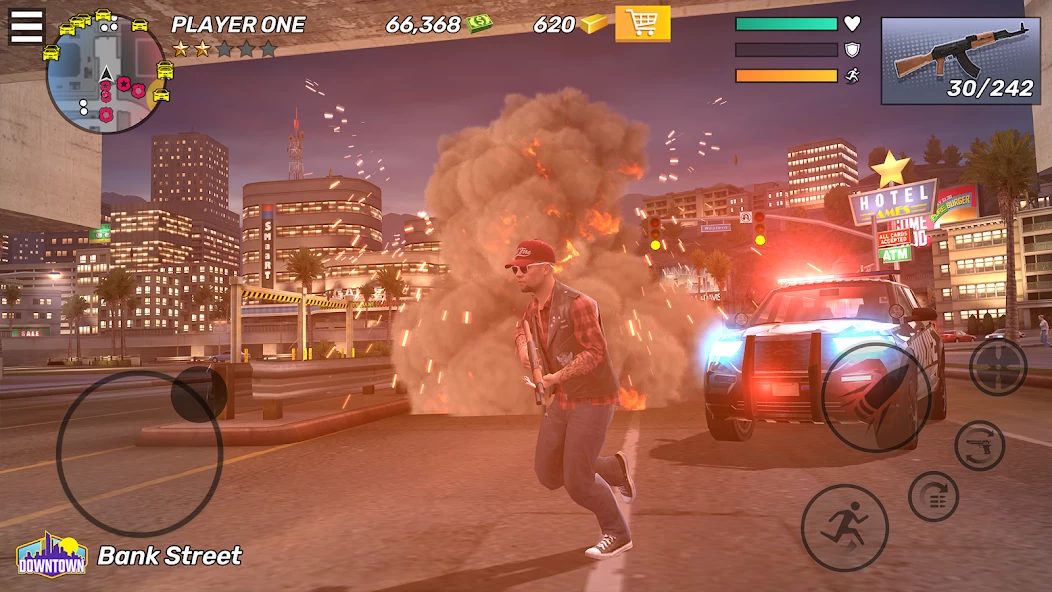The height and width of the screenshot is (592, 1052).
Task: Tap the virtual movement joystick
Action: pyautogui.click(x=139, y=452)
